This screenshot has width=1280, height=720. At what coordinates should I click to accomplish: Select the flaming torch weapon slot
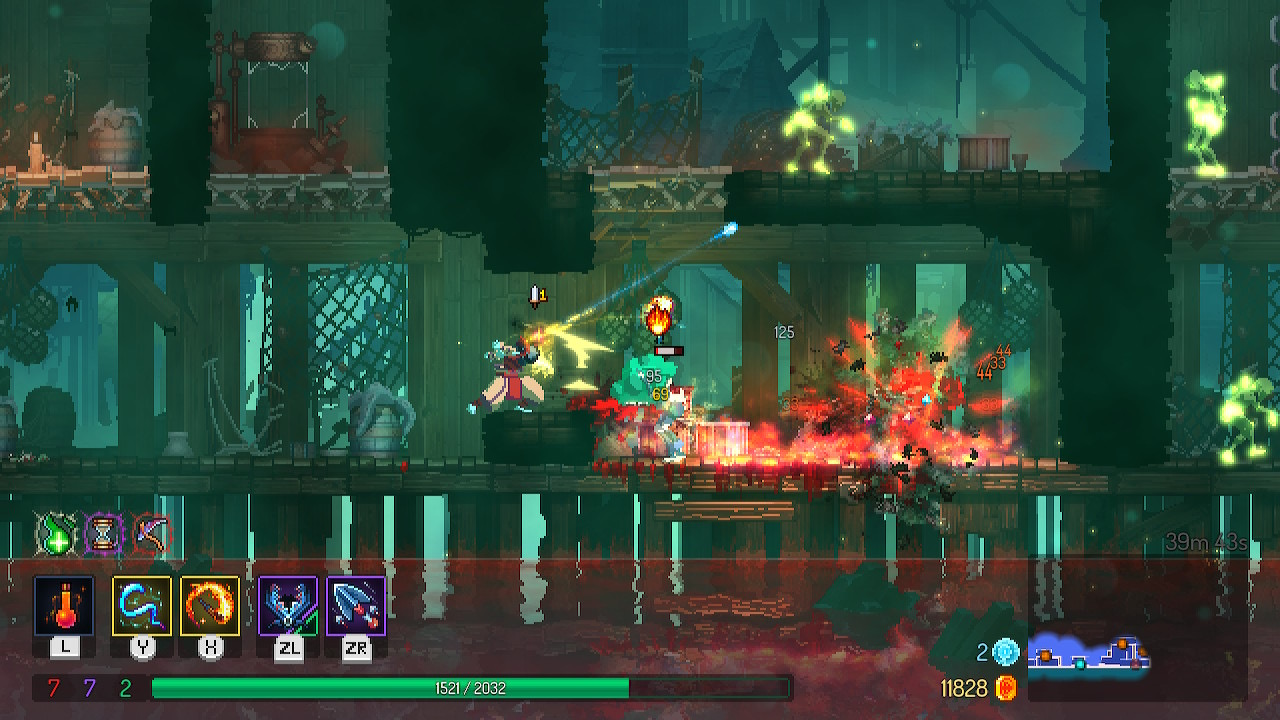point(210,606)
